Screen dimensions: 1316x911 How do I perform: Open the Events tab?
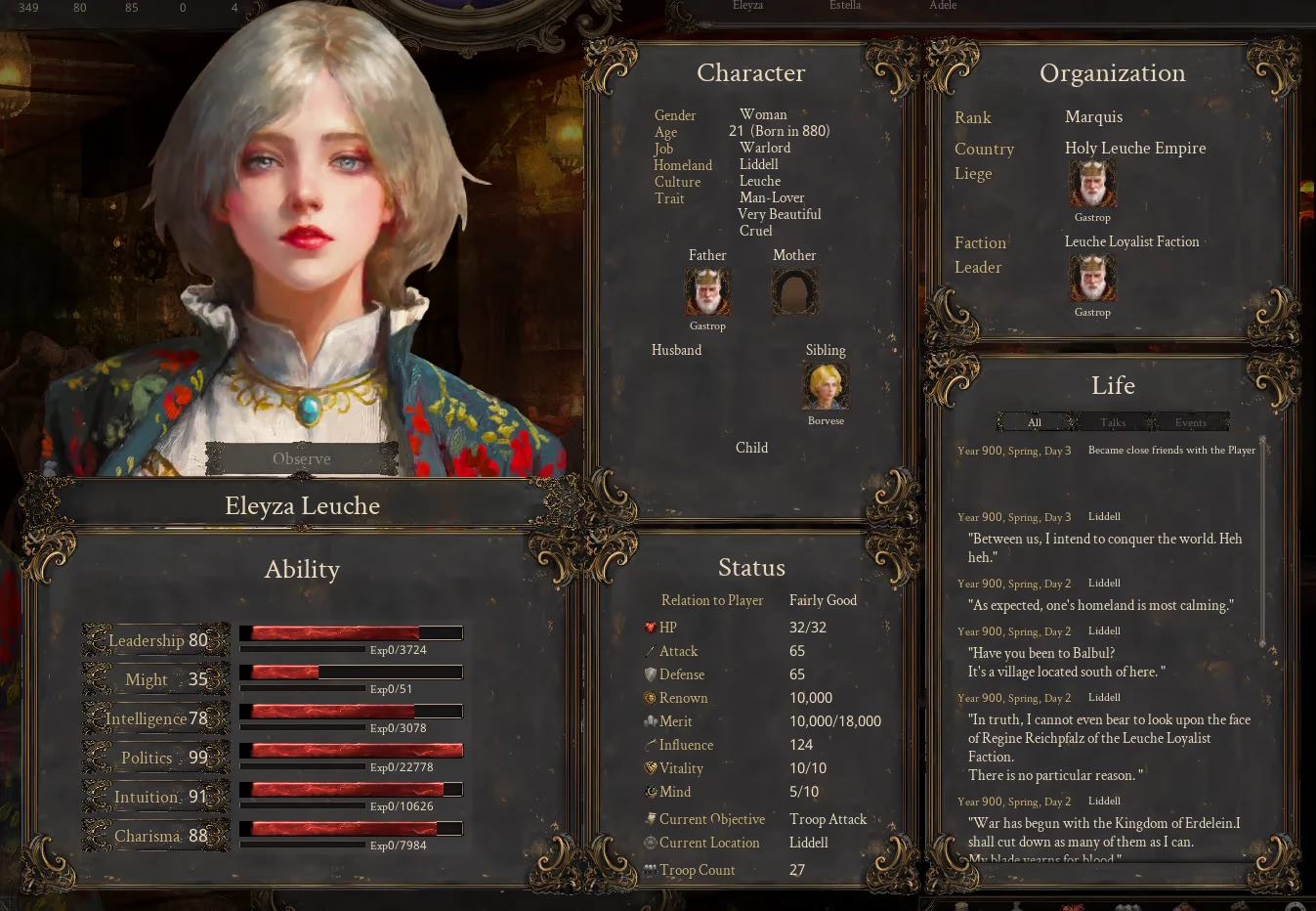[1189, 422]
